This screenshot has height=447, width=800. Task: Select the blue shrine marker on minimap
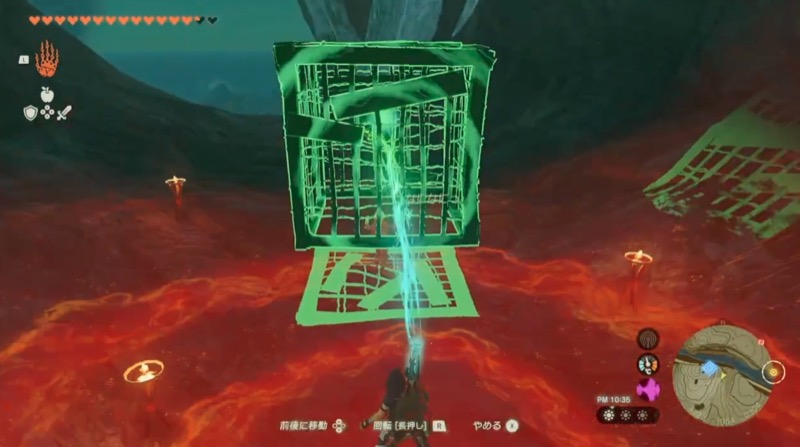point(709,368)
